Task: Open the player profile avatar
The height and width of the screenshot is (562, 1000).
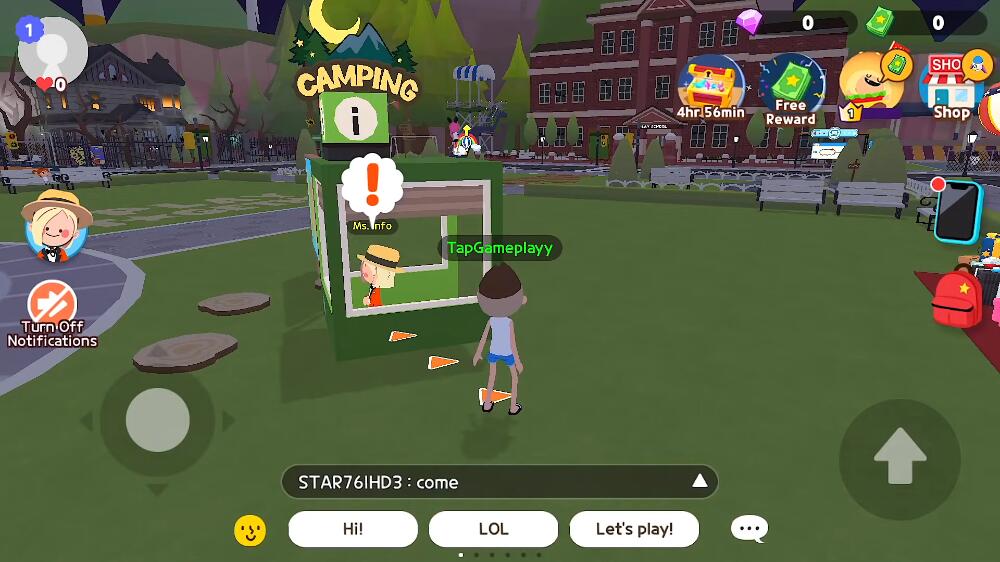Action: 52,50
